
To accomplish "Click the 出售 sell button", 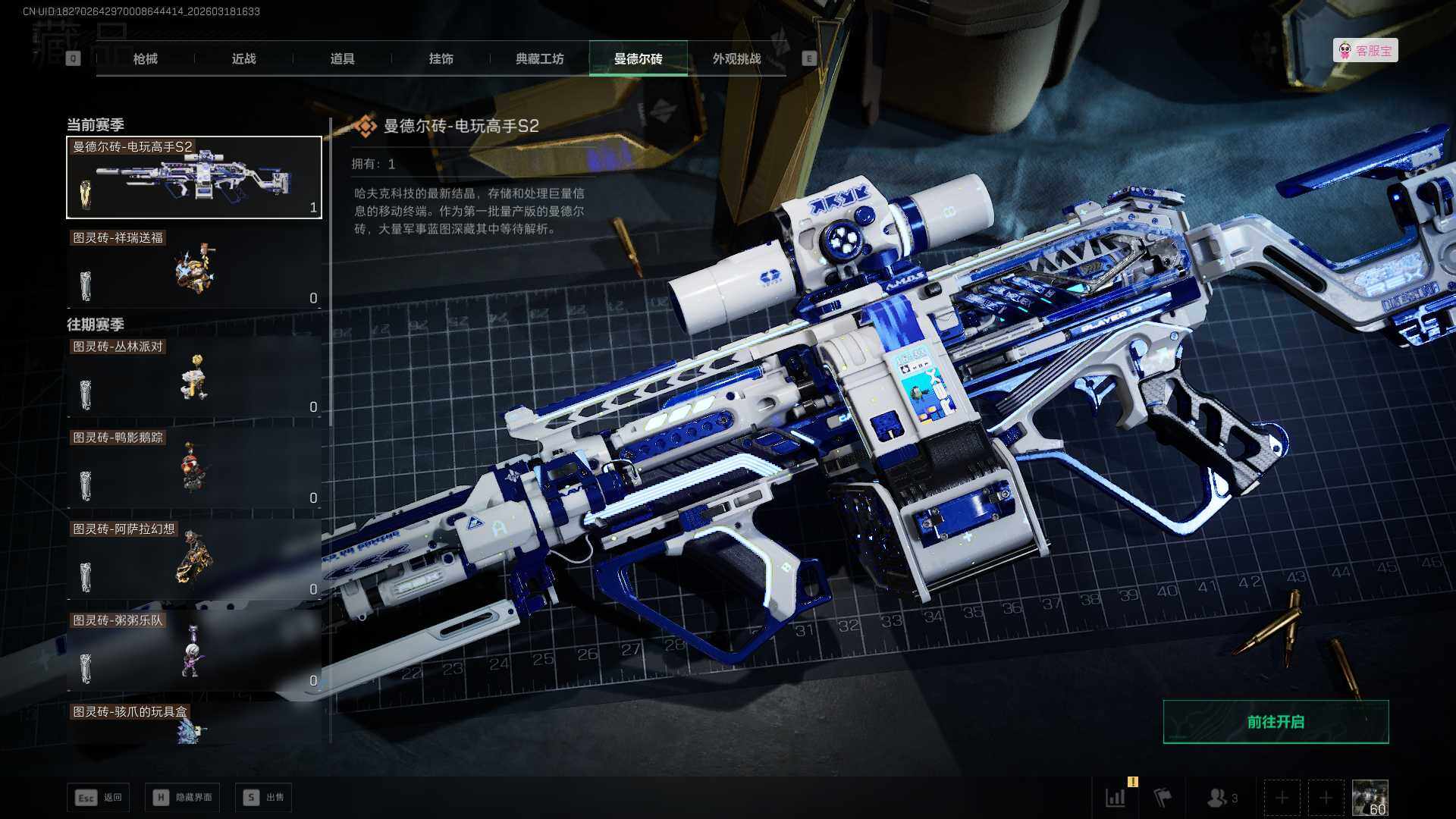I will 263,797.
